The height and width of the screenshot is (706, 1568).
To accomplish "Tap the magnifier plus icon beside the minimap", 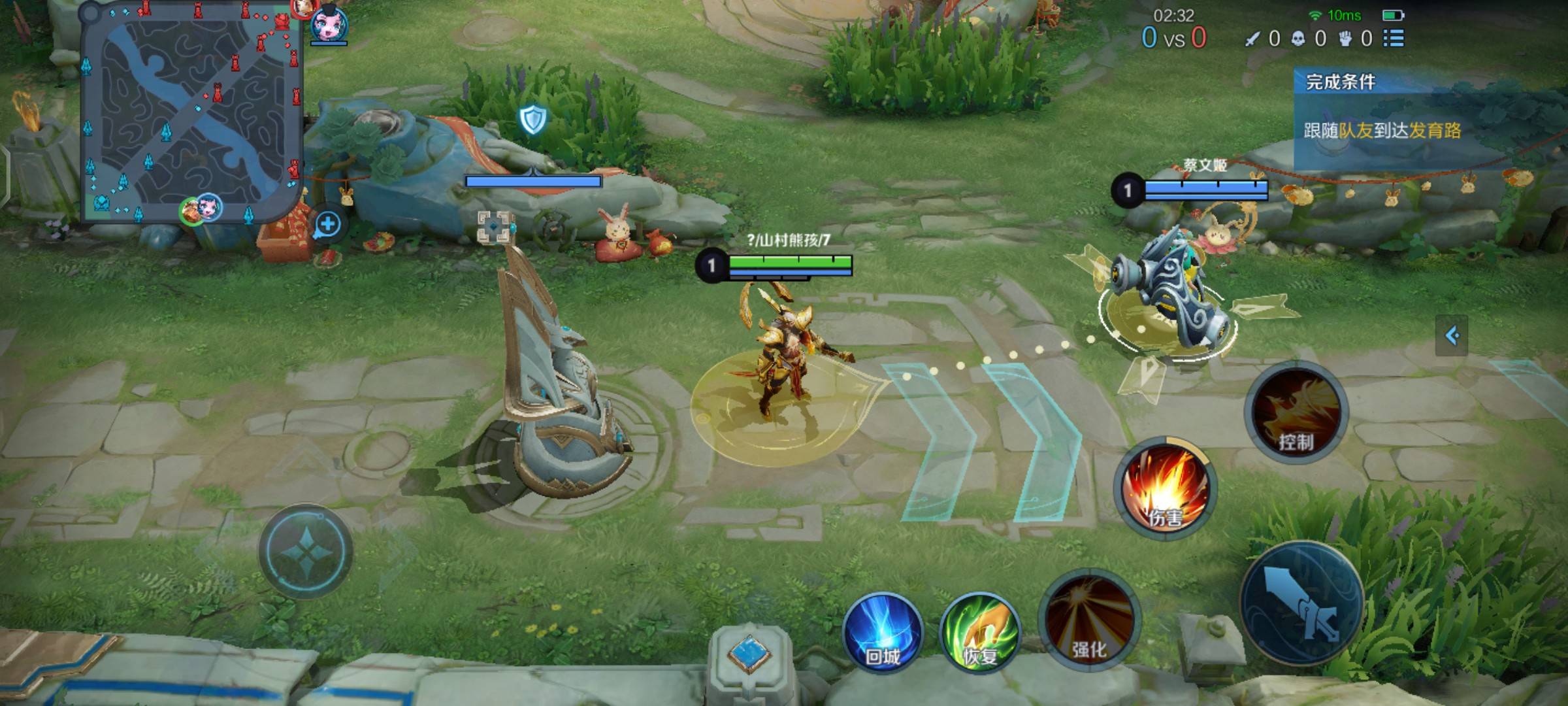I will 327,225.
